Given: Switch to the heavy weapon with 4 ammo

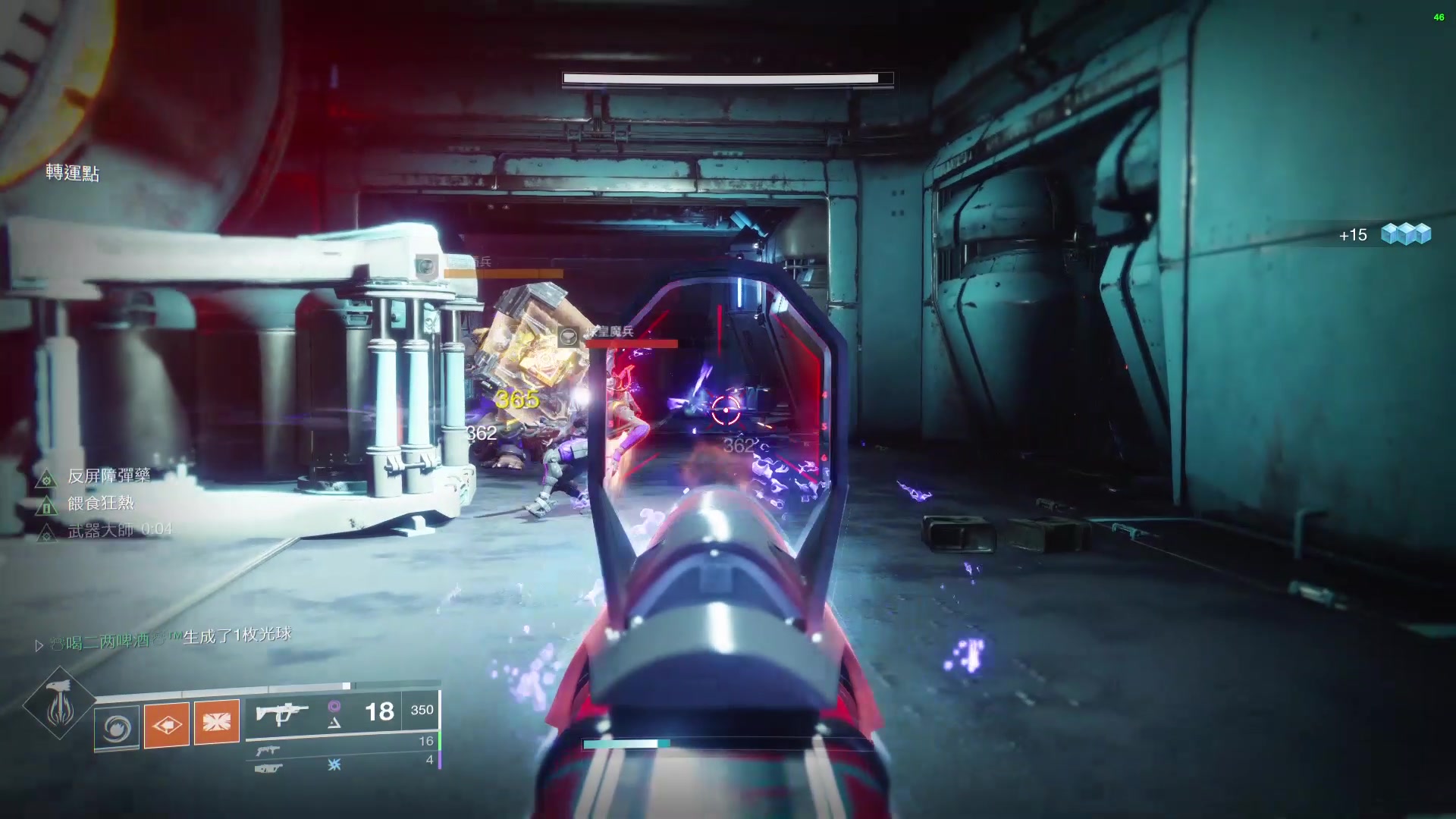Looking at the screenshot, I should pyautogui.click(x=268, y=768).
